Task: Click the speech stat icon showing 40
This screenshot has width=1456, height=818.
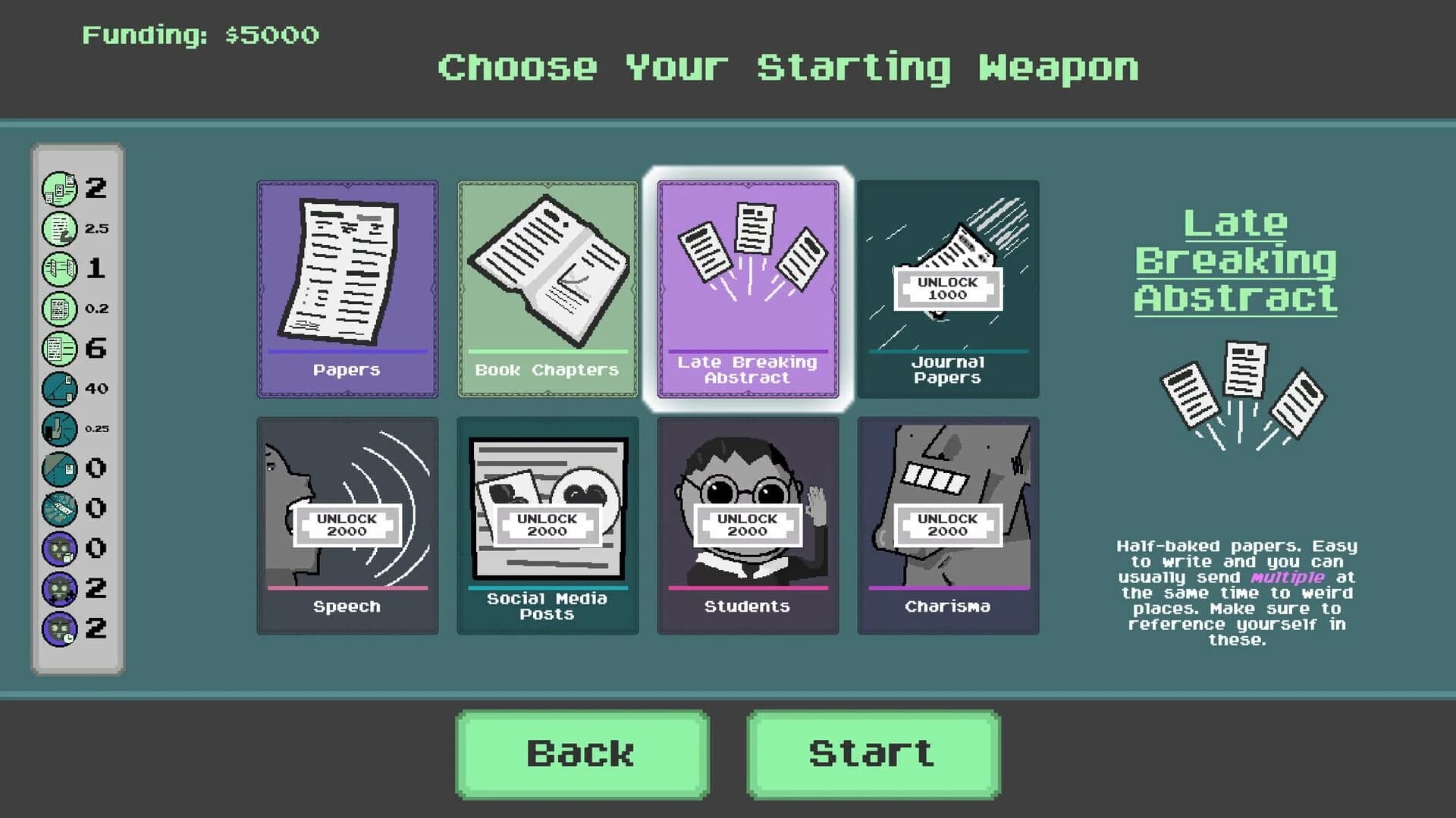Action: (59, 389)
